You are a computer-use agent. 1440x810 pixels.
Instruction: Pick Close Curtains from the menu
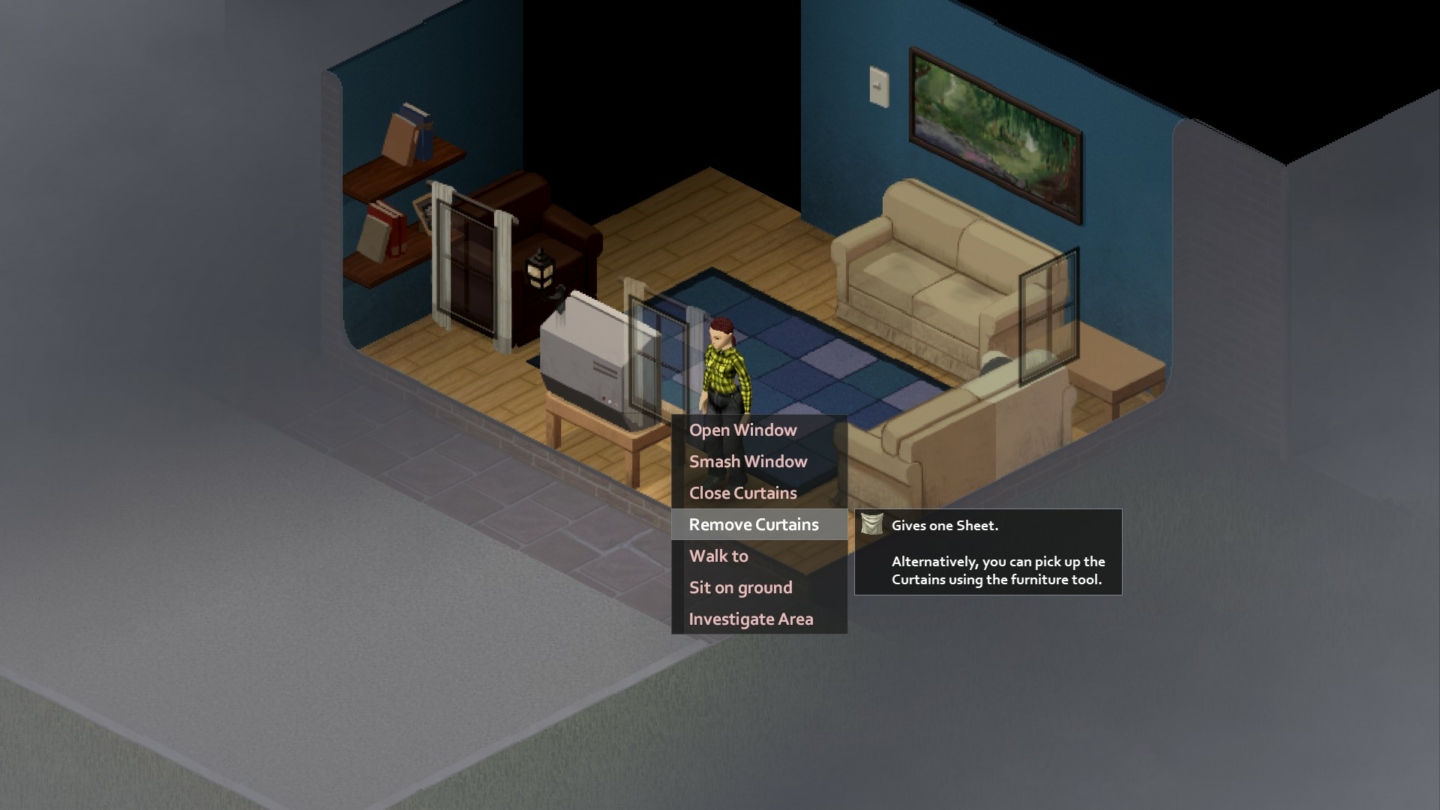pyautogui.click(x=742, y=492)
